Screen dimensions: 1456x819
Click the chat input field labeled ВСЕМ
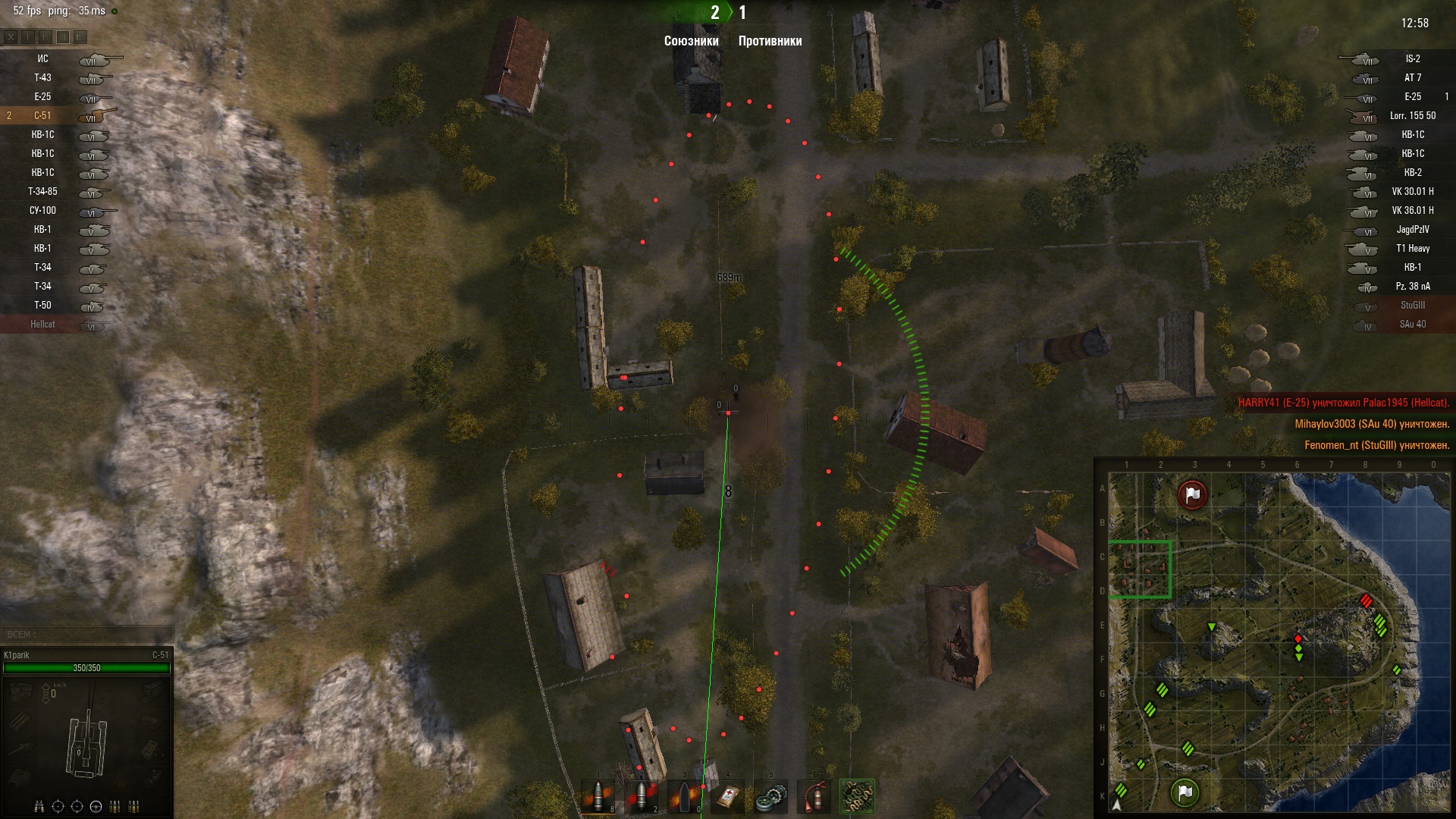pyautogui.click(x=87, y=635)
